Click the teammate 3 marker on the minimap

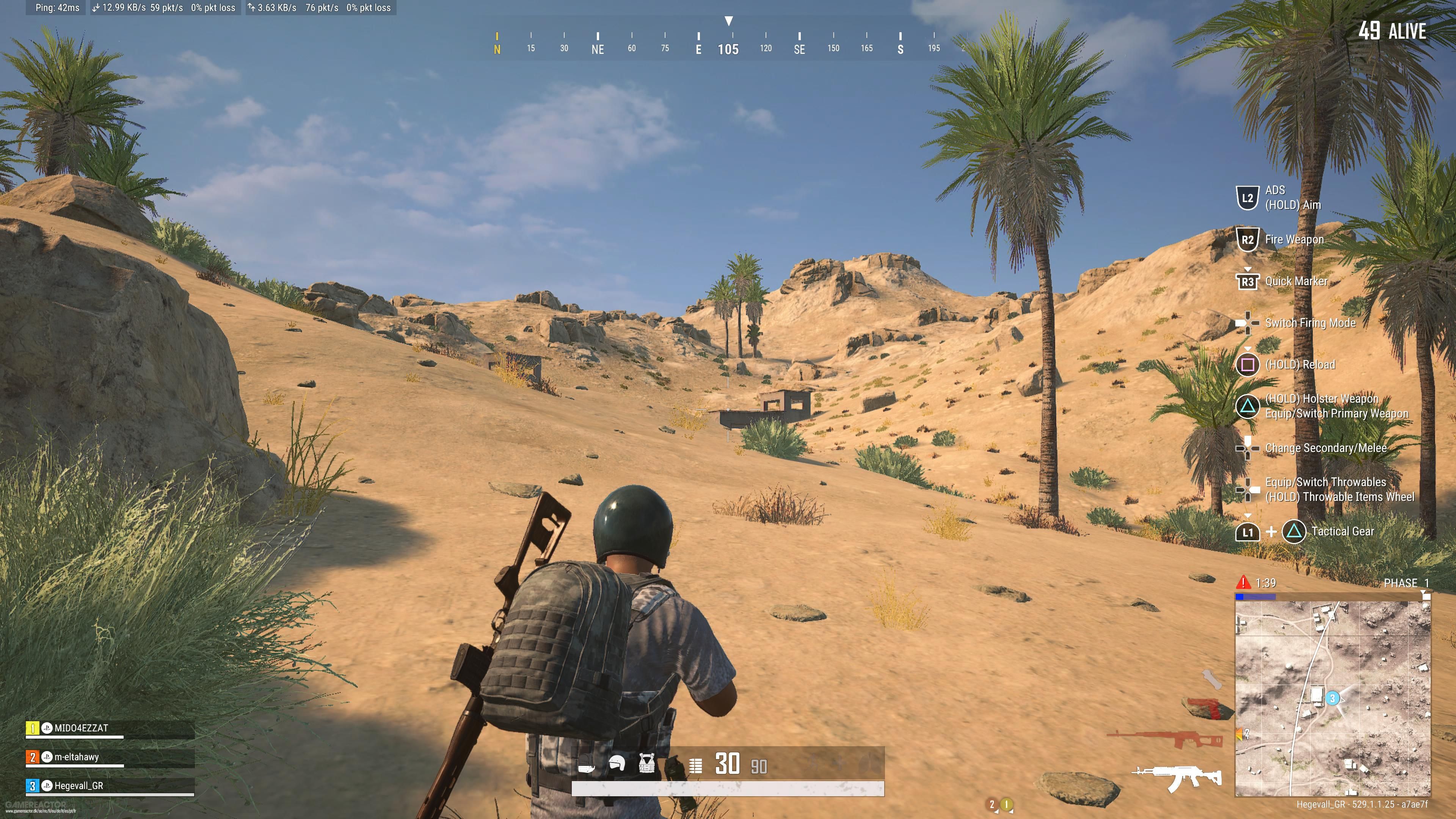[x=1332, y=698]
